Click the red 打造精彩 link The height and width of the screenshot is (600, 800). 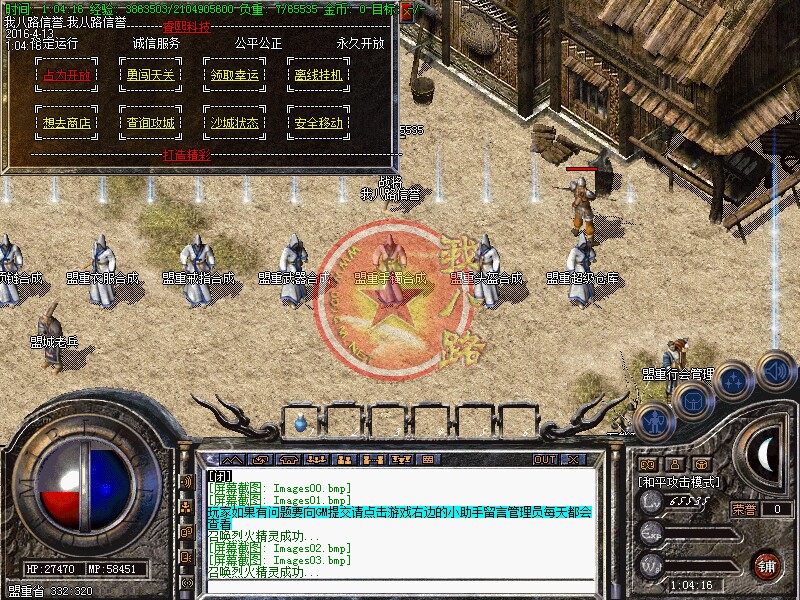(x=186, y=154)
